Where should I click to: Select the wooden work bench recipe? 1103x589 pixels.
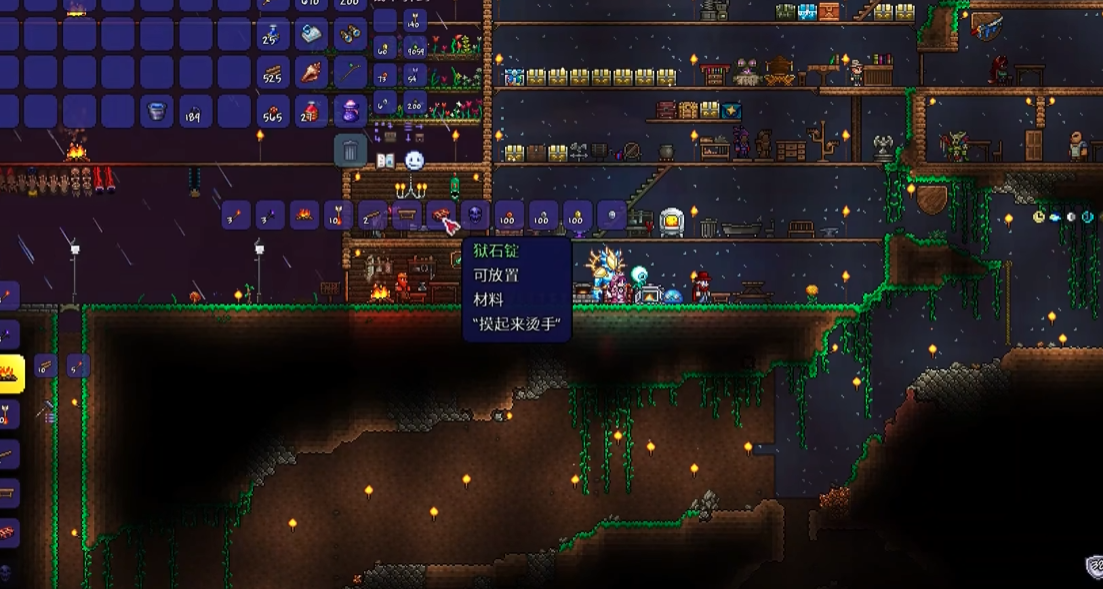pyautogui.click(x=407, y=215)
